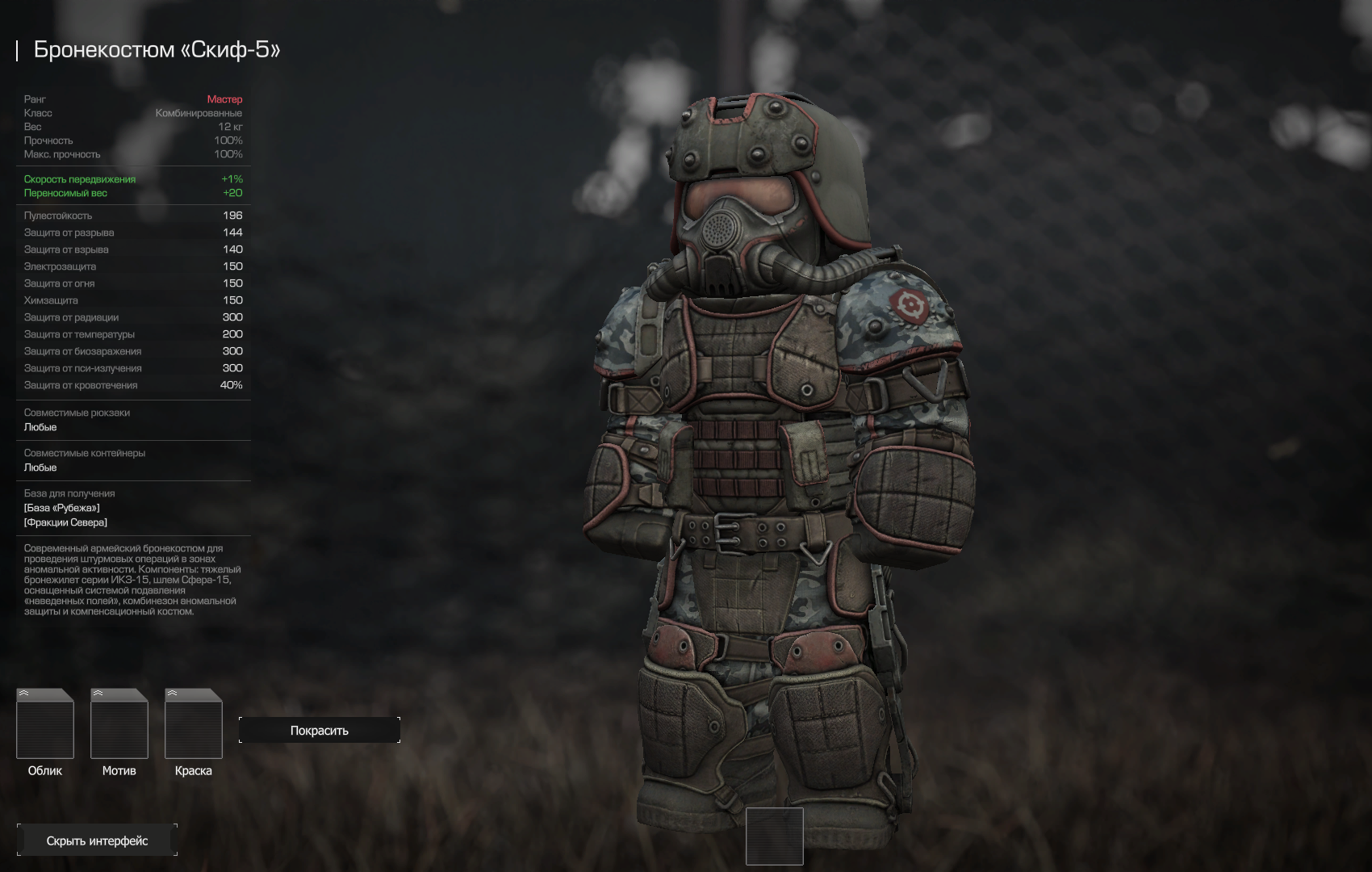Click the Покрасить paint button
Viewport: 1372px width, 872px height.
320,730
